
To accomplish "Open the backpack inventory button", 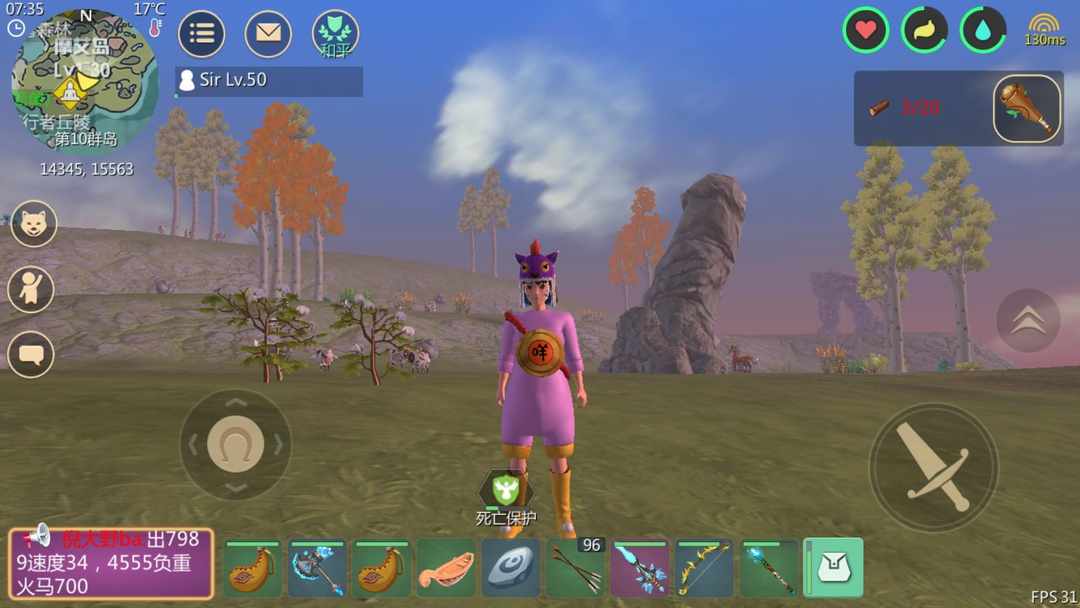I will 833,568.
